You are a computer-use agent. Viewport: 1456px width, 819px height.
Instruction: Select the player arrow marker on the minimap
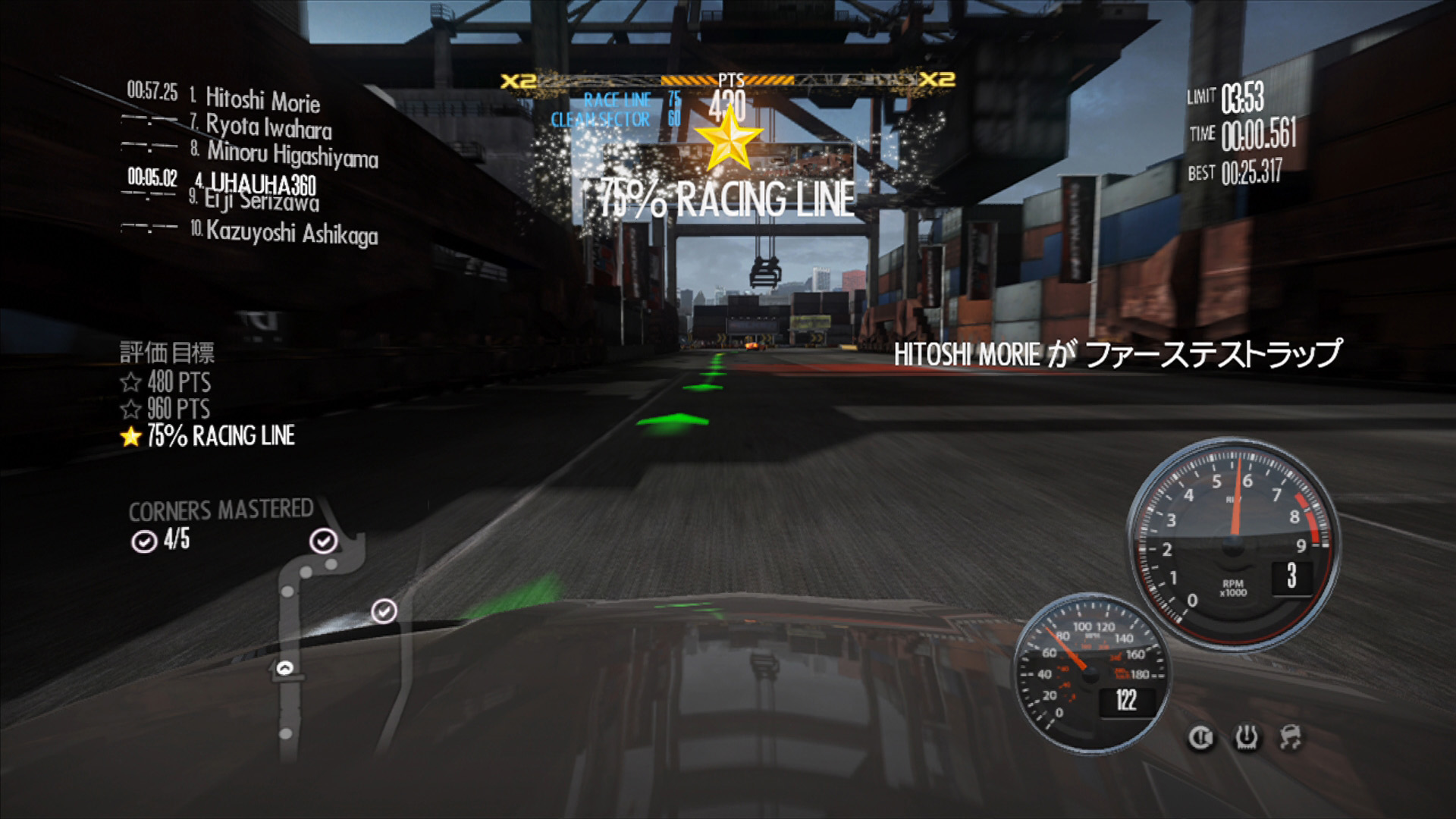[x=285, y=668]
